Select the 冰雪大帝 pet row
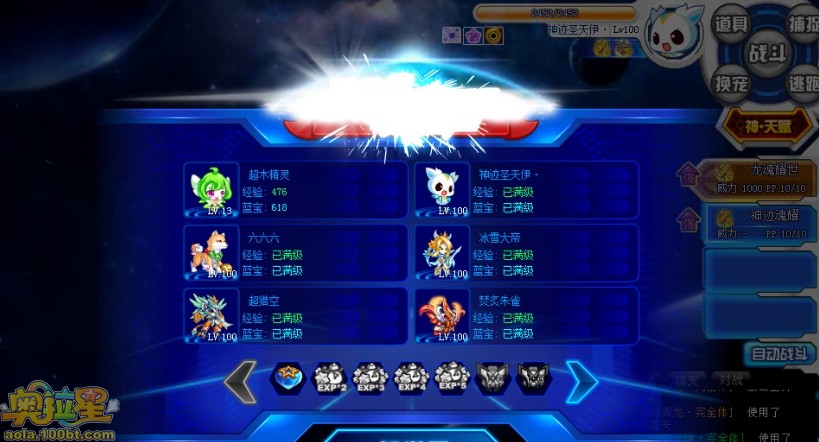This screenshot has height=442, width=819. coord(526,252)
